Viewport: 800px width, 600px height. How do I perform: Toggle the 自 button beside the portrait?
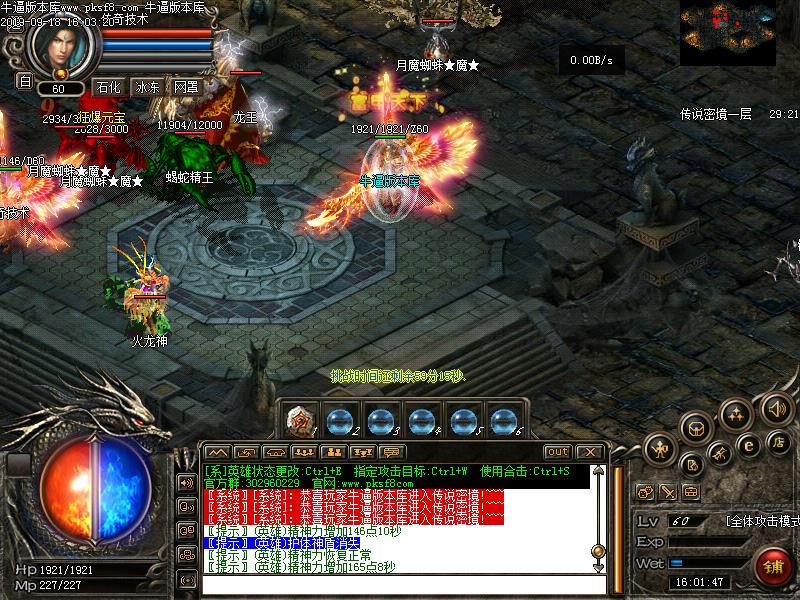tap(25, 80)
